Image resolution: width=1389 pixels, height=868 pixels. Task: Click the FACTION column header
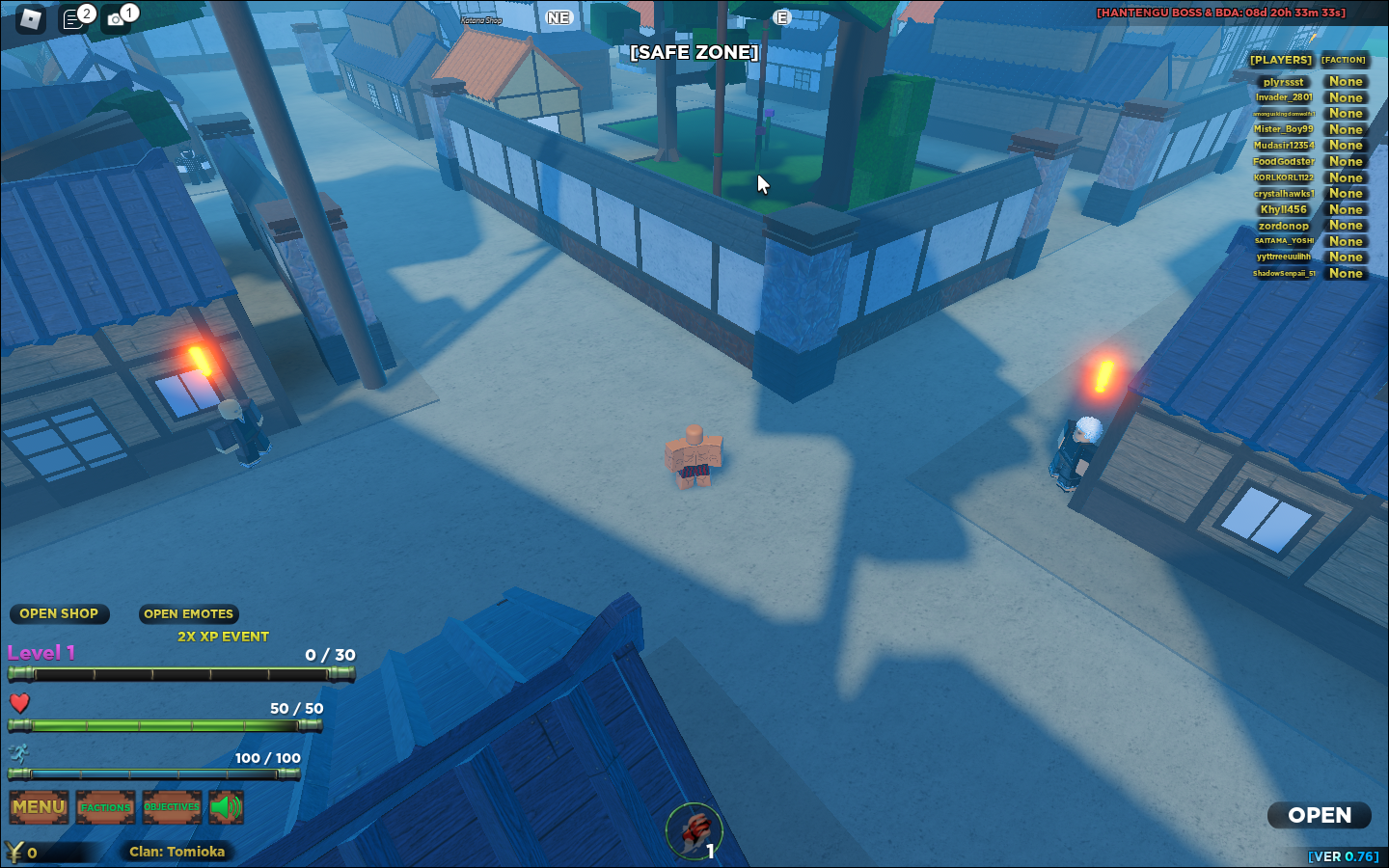[x=1344, y=60]
